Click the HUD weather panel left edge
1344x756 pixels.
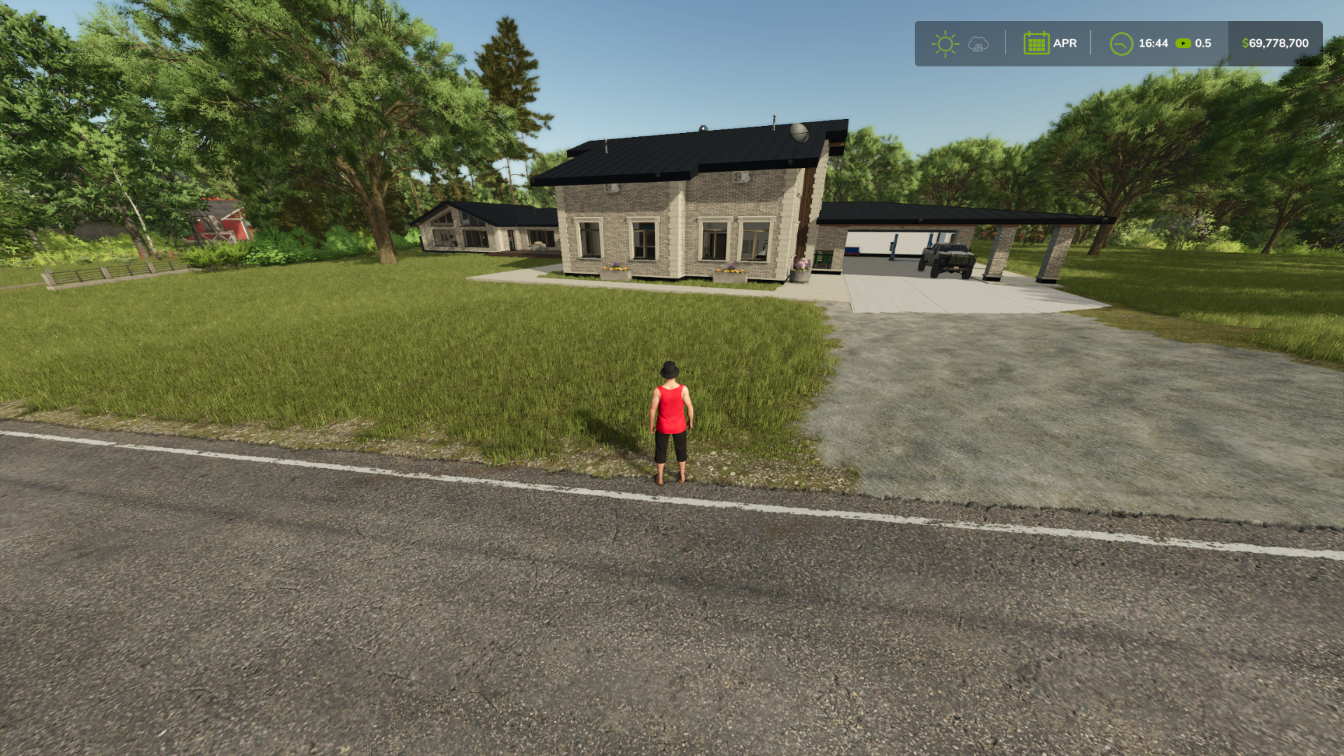click(922, 43)
